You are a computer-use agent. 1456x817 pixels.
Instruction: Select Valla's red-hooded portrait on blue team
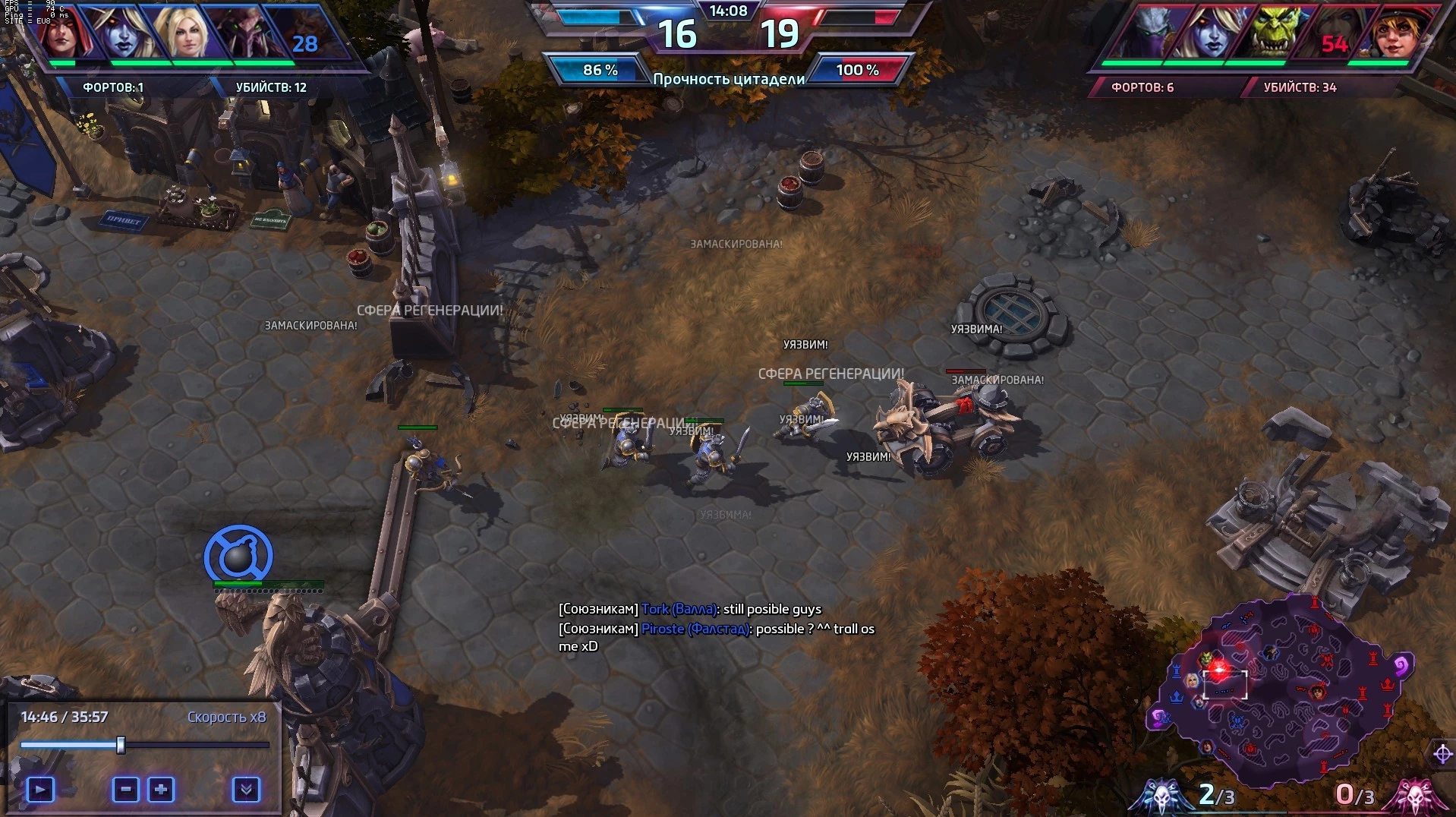62,33
